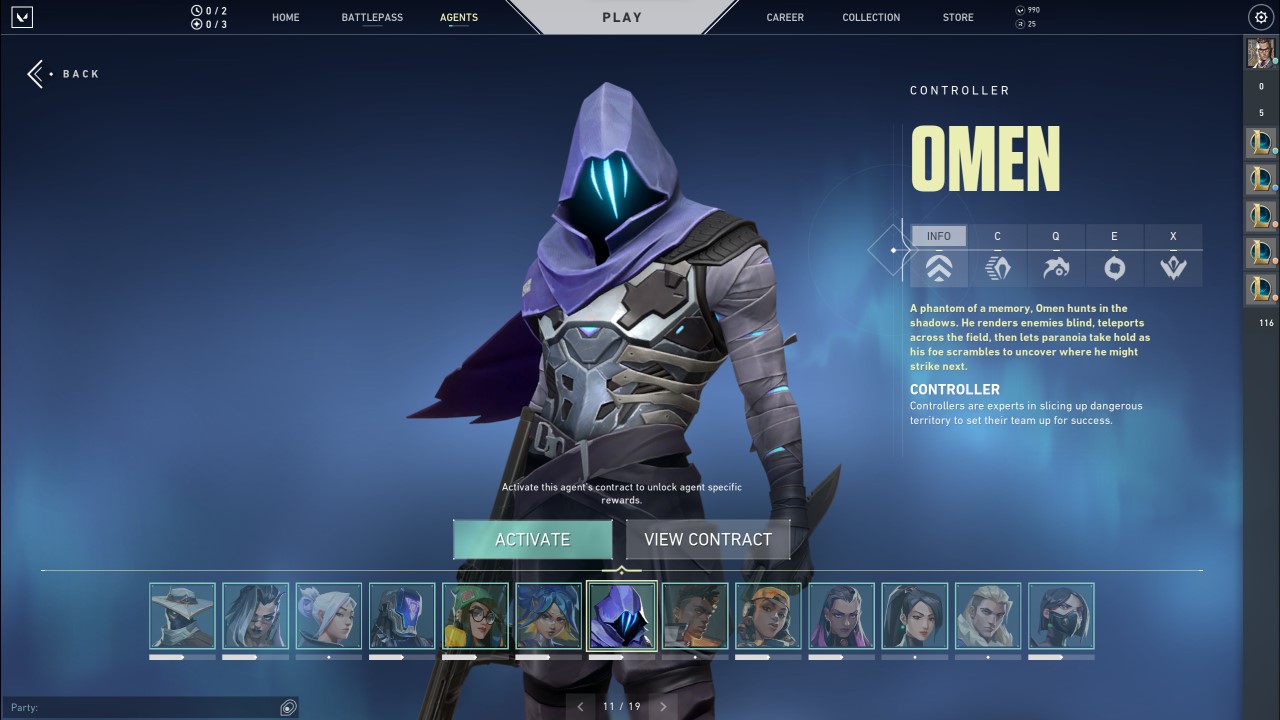Open the Paranoia ability details
Viewport: 1280px width, 720px height.
1055,267
